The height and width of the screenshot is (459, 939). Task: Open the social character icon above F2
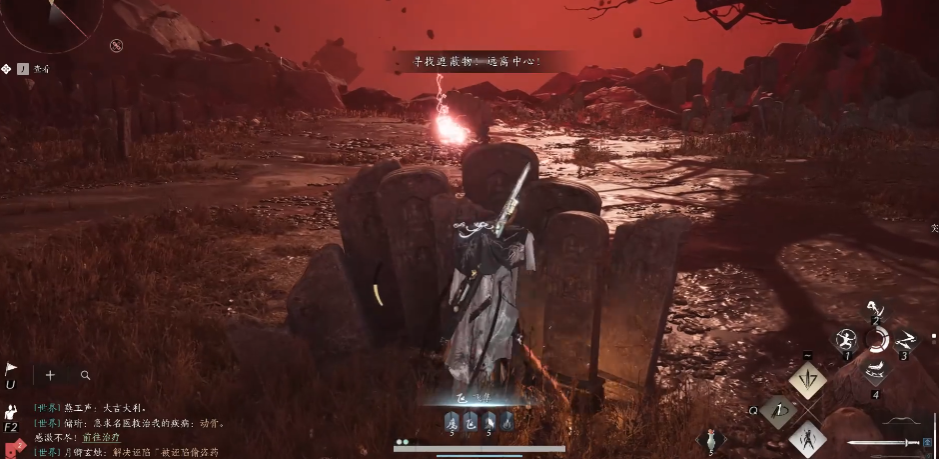[11, 412]
